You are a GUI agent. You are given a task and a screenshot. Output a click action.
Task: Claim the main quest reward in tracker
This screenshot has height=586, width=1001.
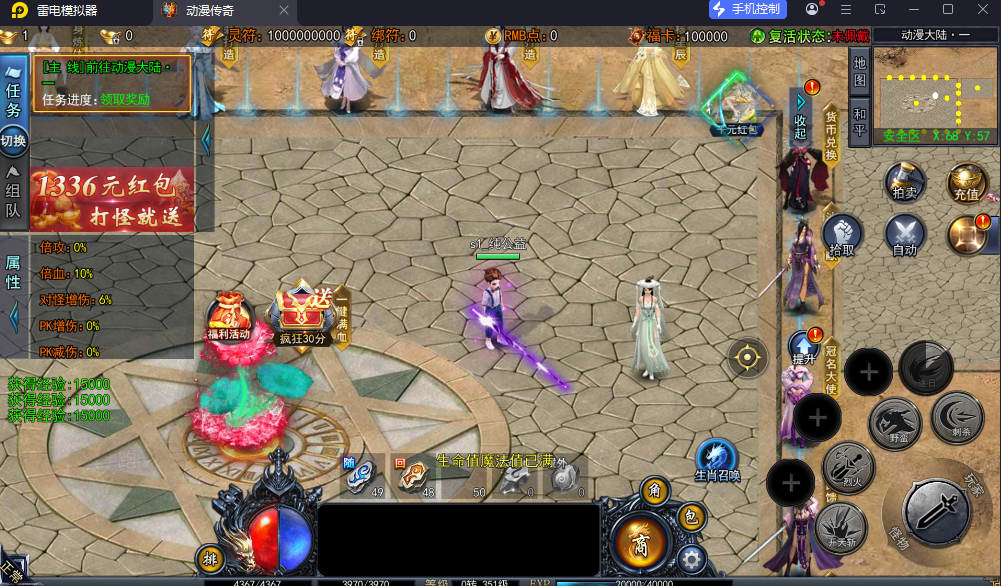pyautogui.click(x=125, y=99)
